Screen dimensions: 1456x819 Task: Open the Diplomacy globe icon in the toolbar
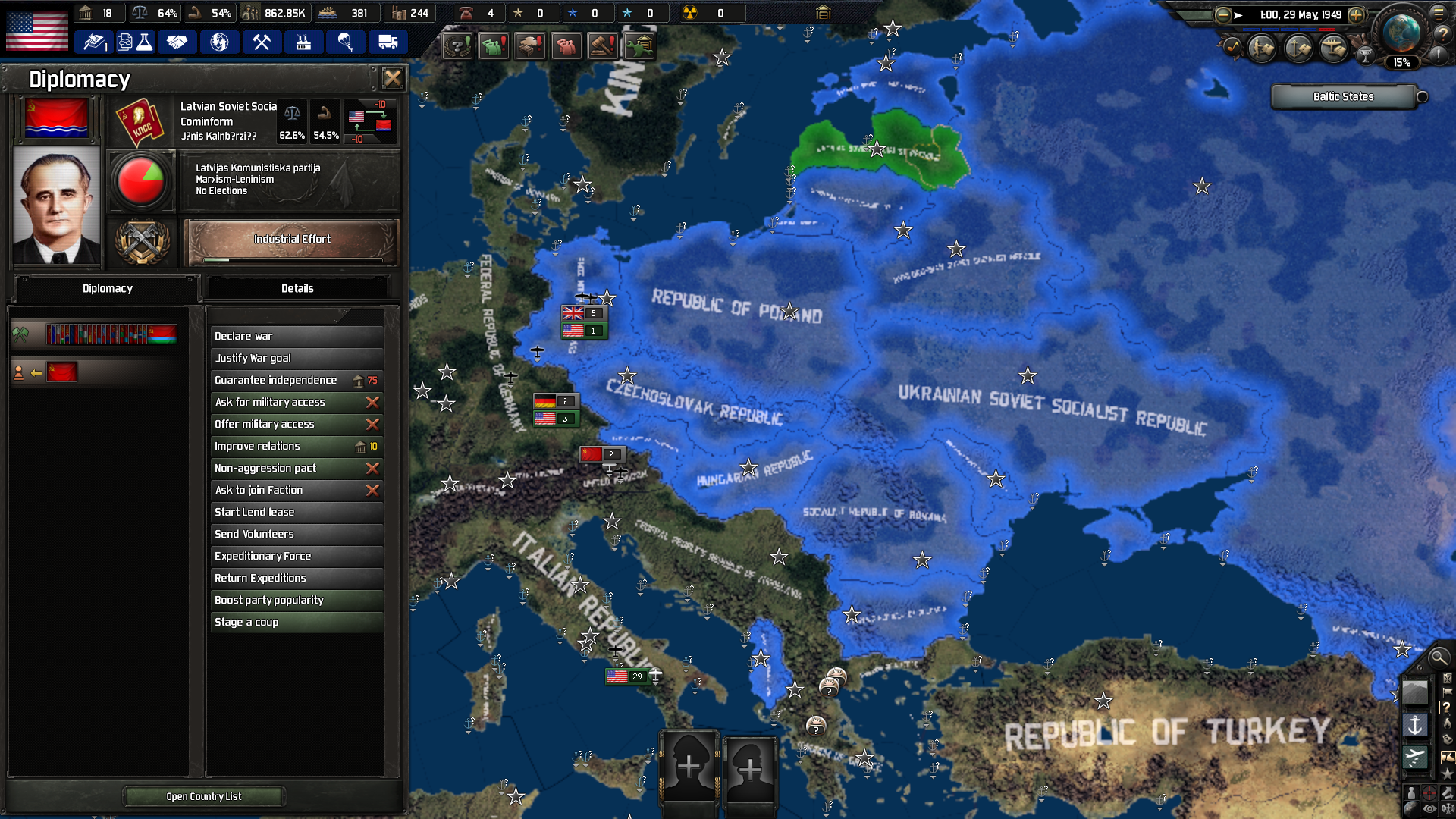pyautogui.click(x=220, y=42)
